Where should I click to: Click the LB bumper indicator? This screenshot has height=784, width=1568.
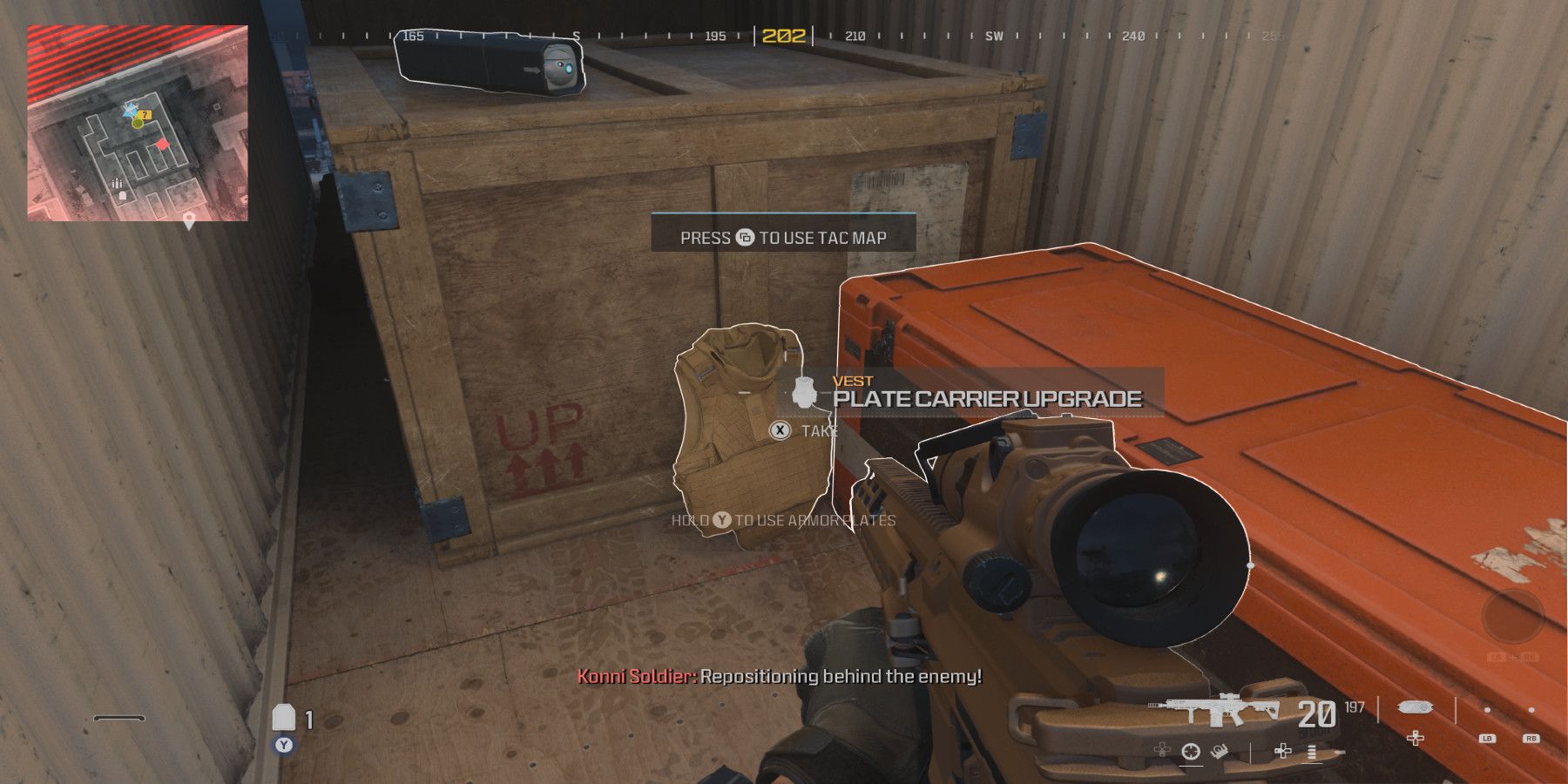point(1487,738)
